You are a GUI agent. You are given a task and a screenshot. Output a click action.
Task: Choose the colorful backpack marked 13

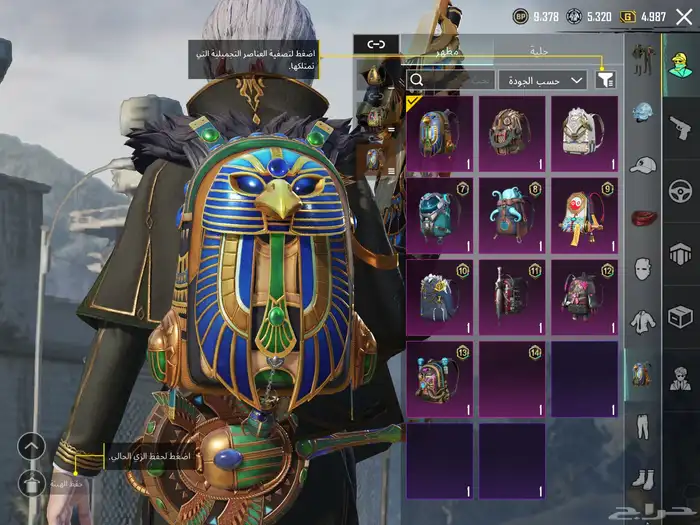[x=439, y=379]
